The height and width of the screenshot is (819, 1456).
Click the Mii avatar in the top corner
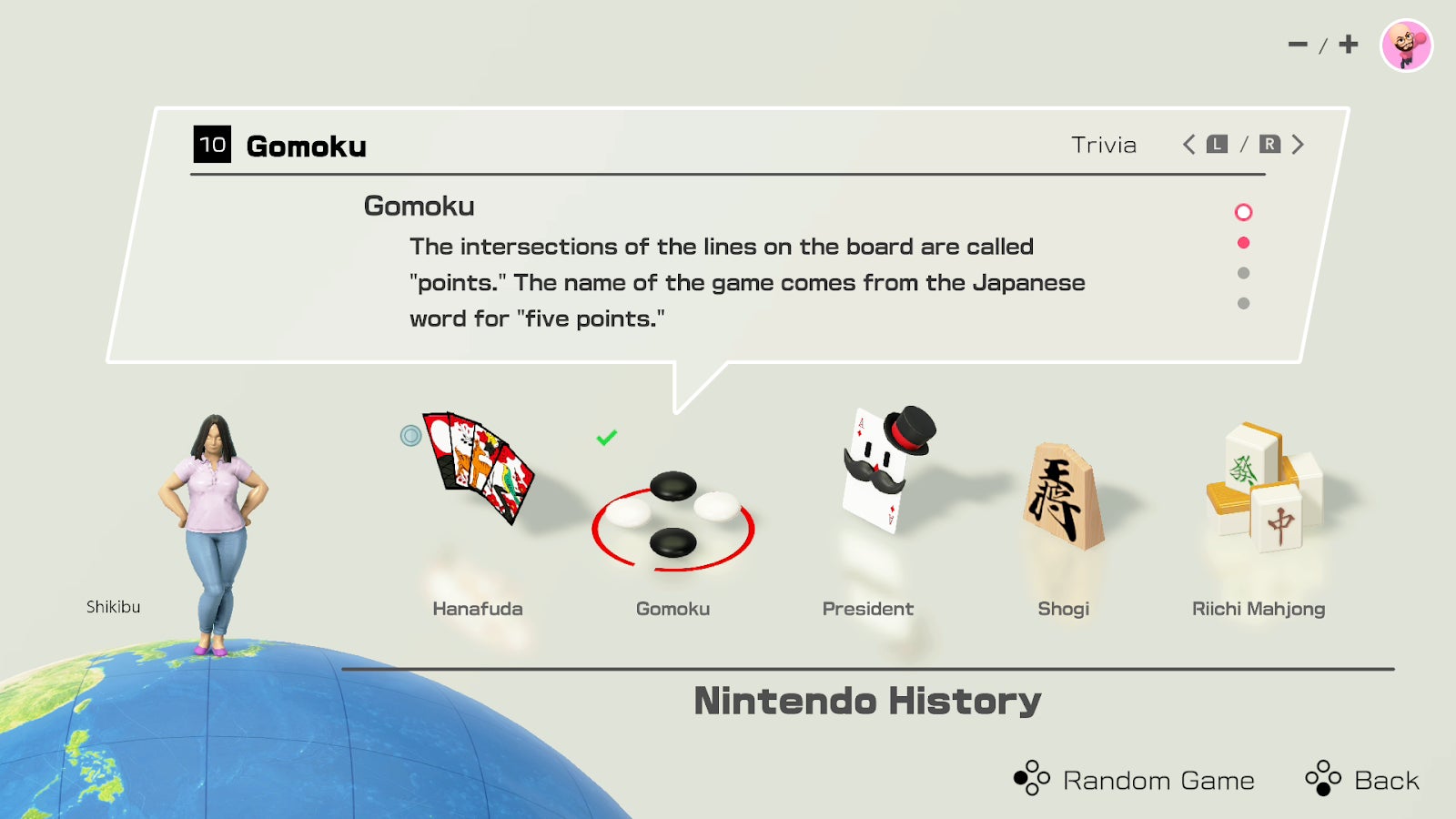(1406, 44)
